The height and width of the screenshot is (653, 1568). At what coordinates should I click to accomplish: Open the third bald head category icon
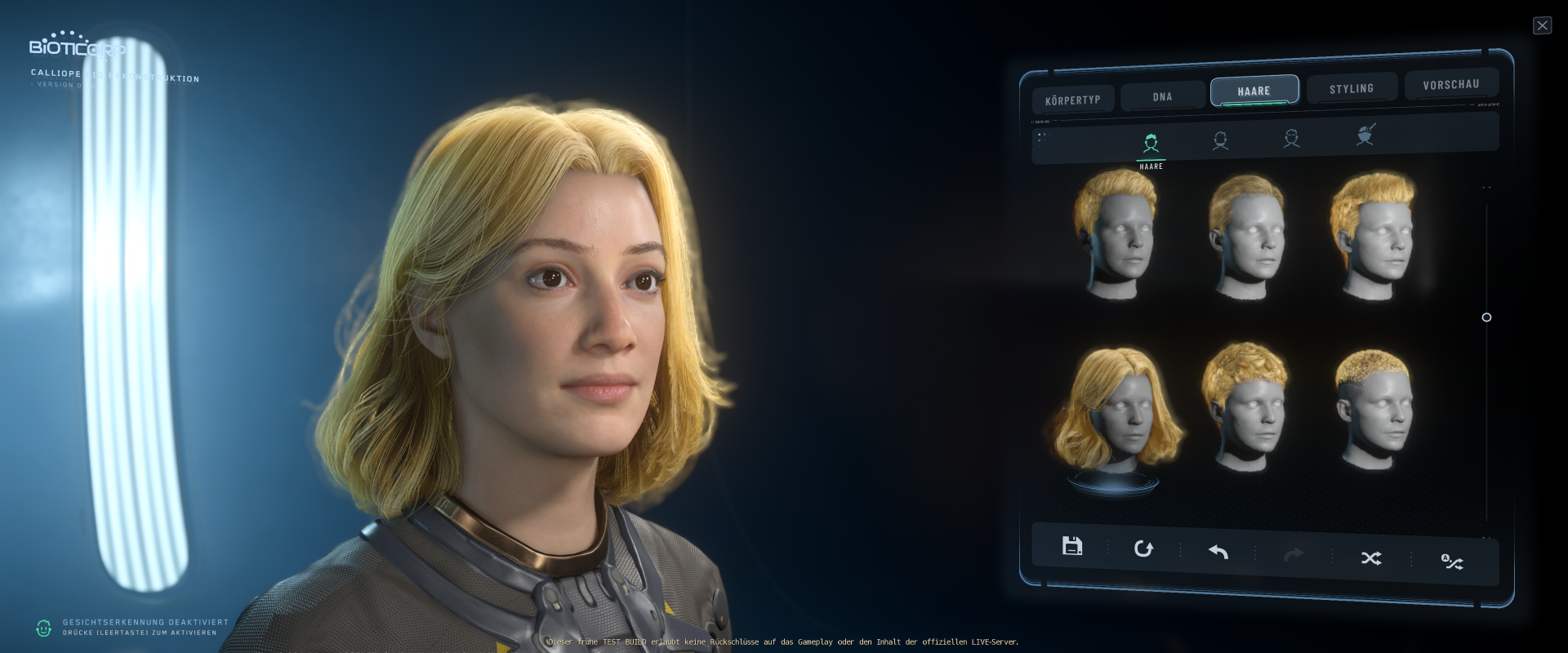click(1292, 140)
